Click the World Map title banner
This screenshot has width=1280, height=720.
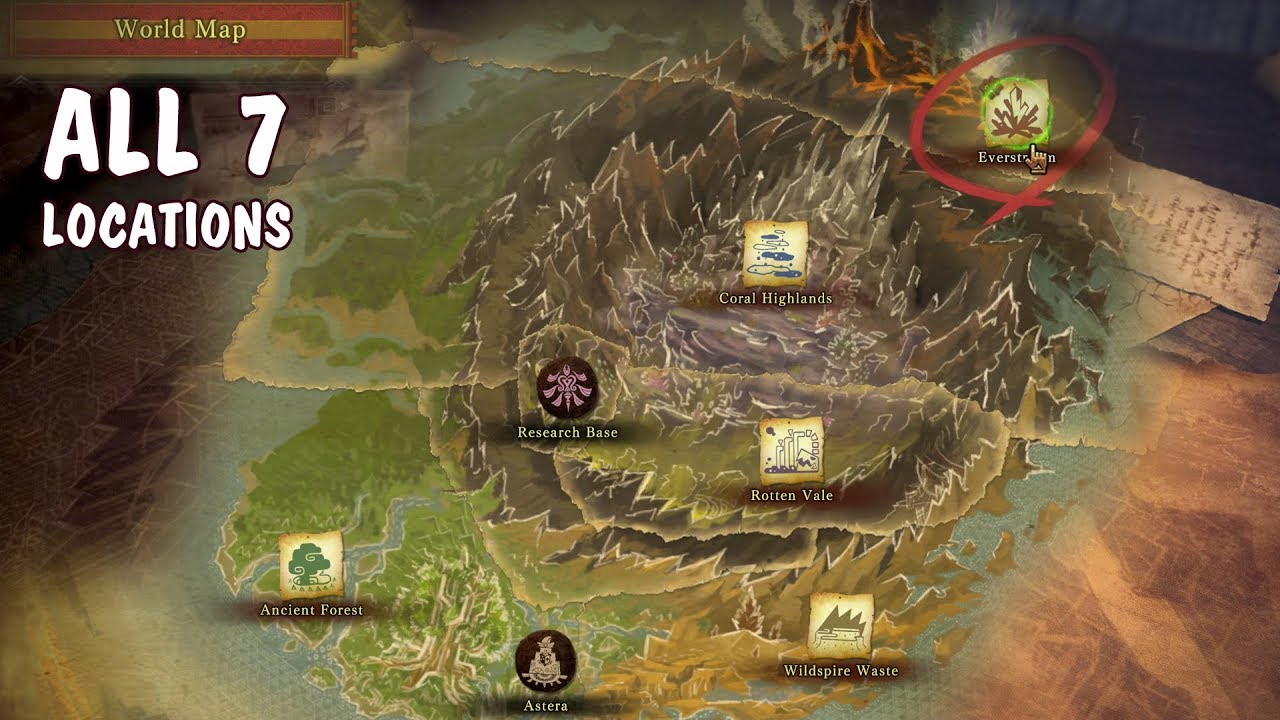[x=180, y=30]
